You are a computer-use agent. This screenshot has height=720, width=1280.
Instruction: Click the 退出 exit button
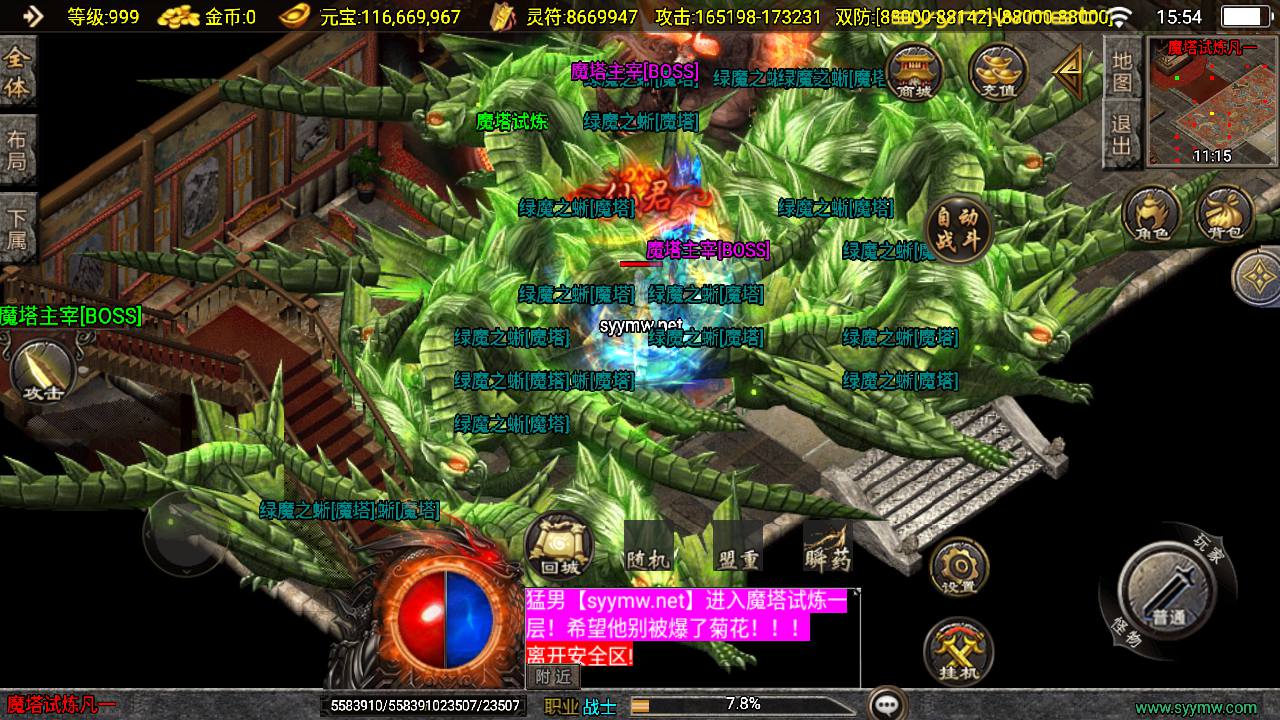[x=1122, y=136]
